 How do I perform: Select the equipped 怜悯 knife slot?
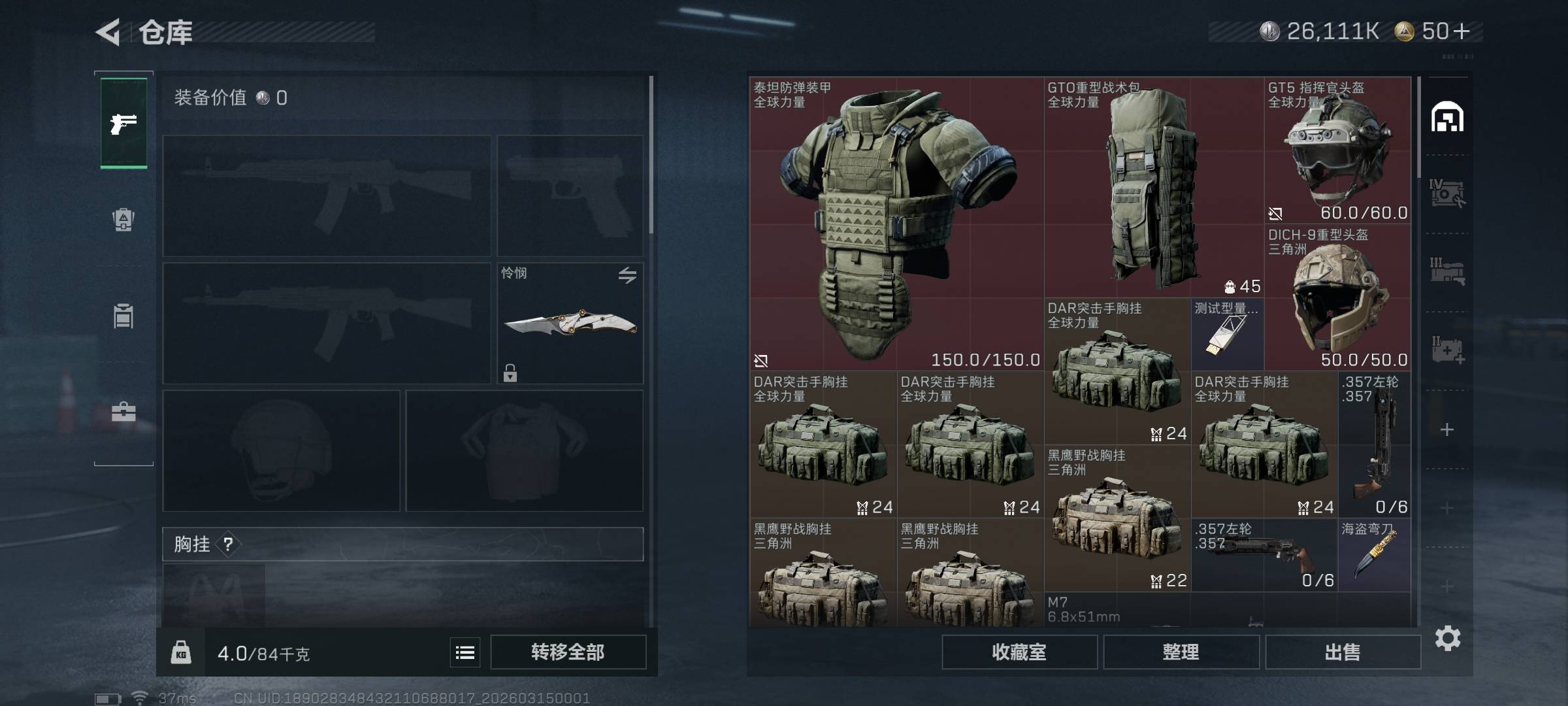570,323
